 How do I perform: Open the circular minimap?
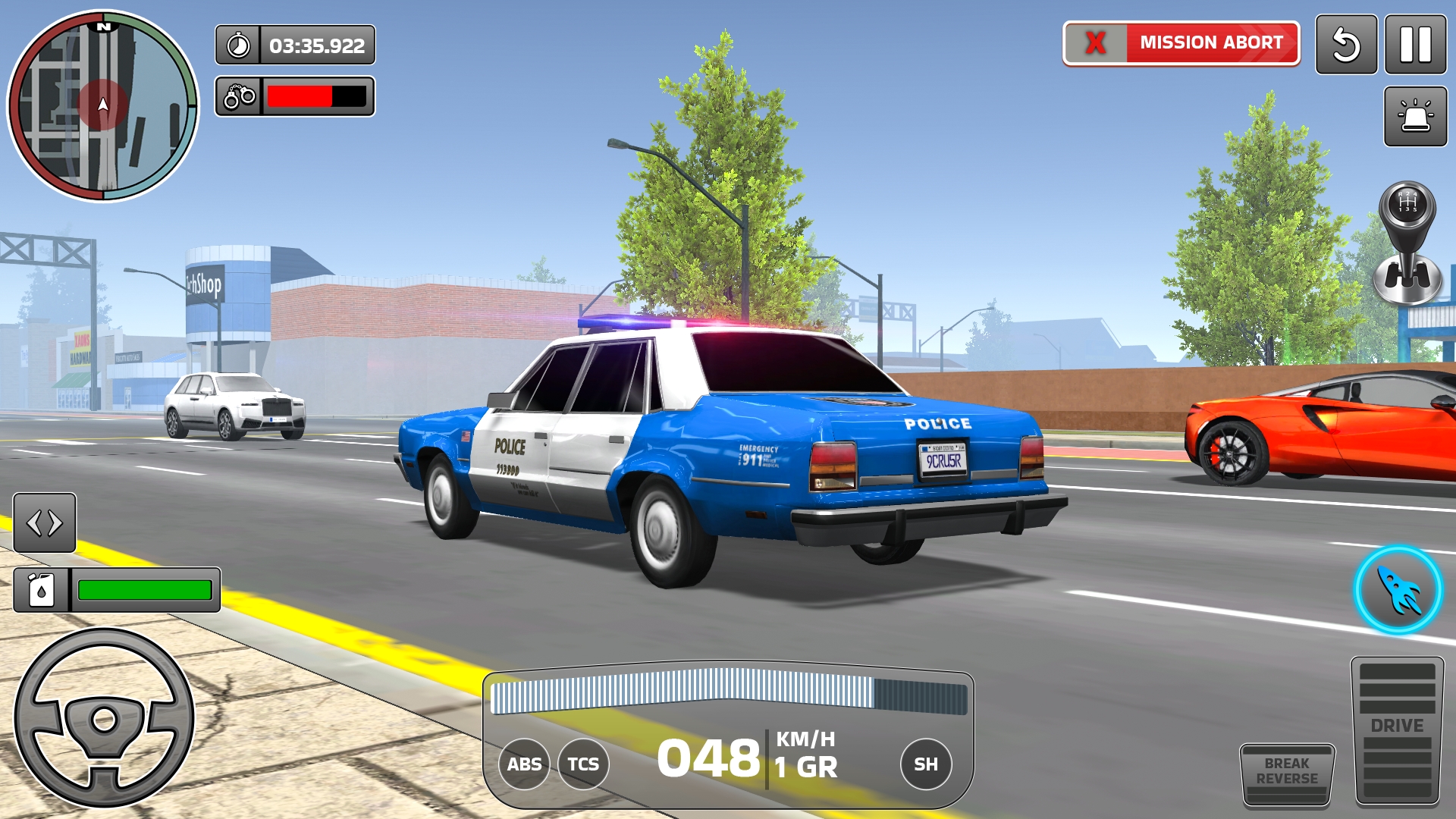tap(103, 106)
